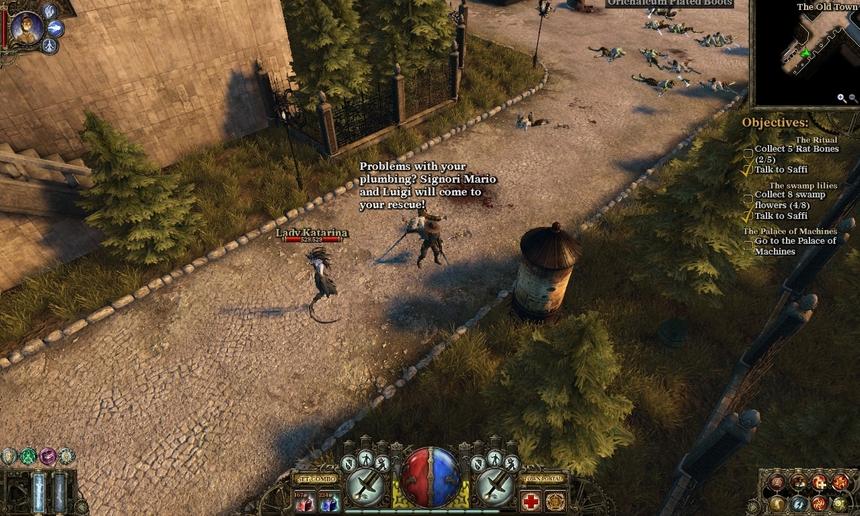
Task: Use the red health potion
Action: [304, 500]
